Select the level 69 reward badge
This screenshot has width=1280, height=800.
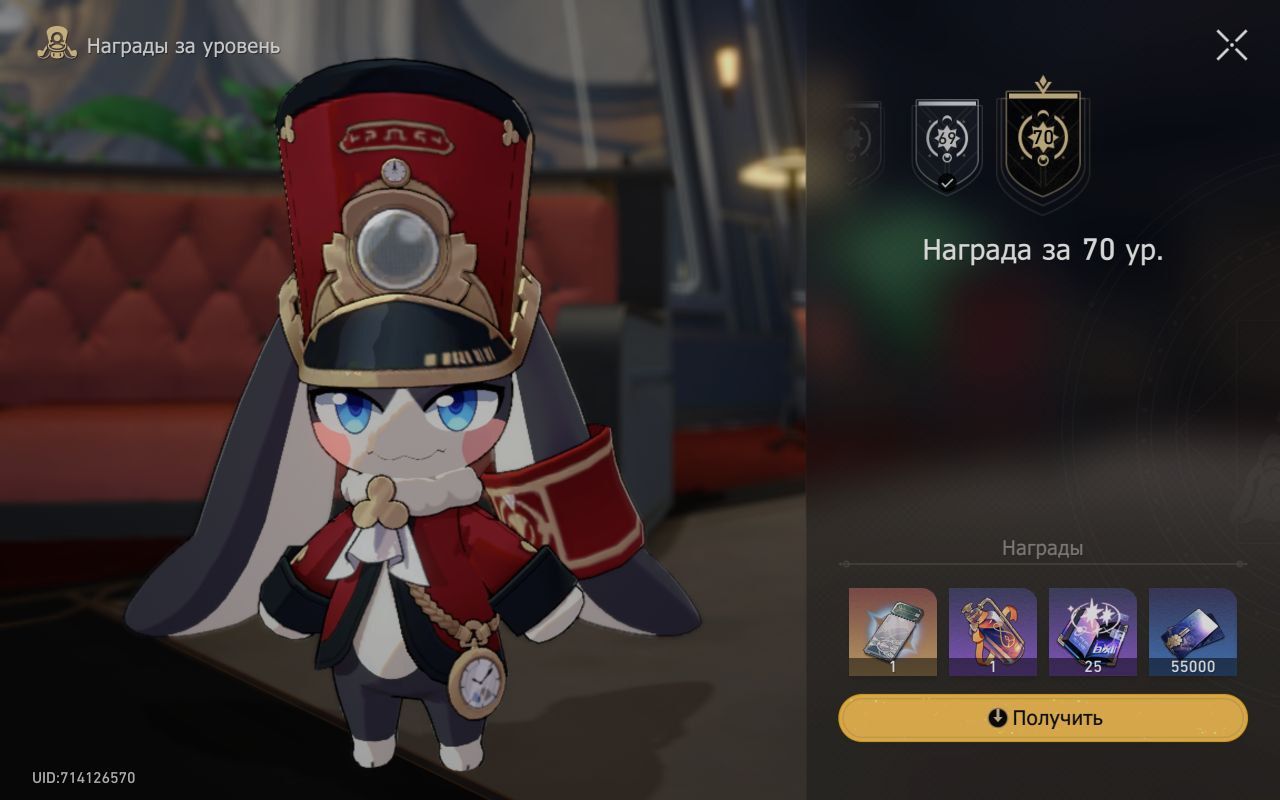coord(946,145)
